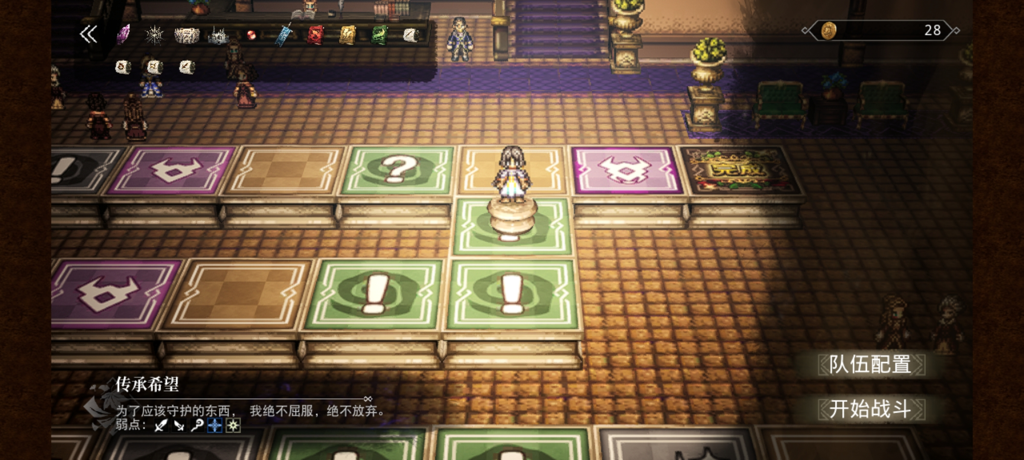
Task: Choose the 完成 goal tile
Action: tap(741, 169)
